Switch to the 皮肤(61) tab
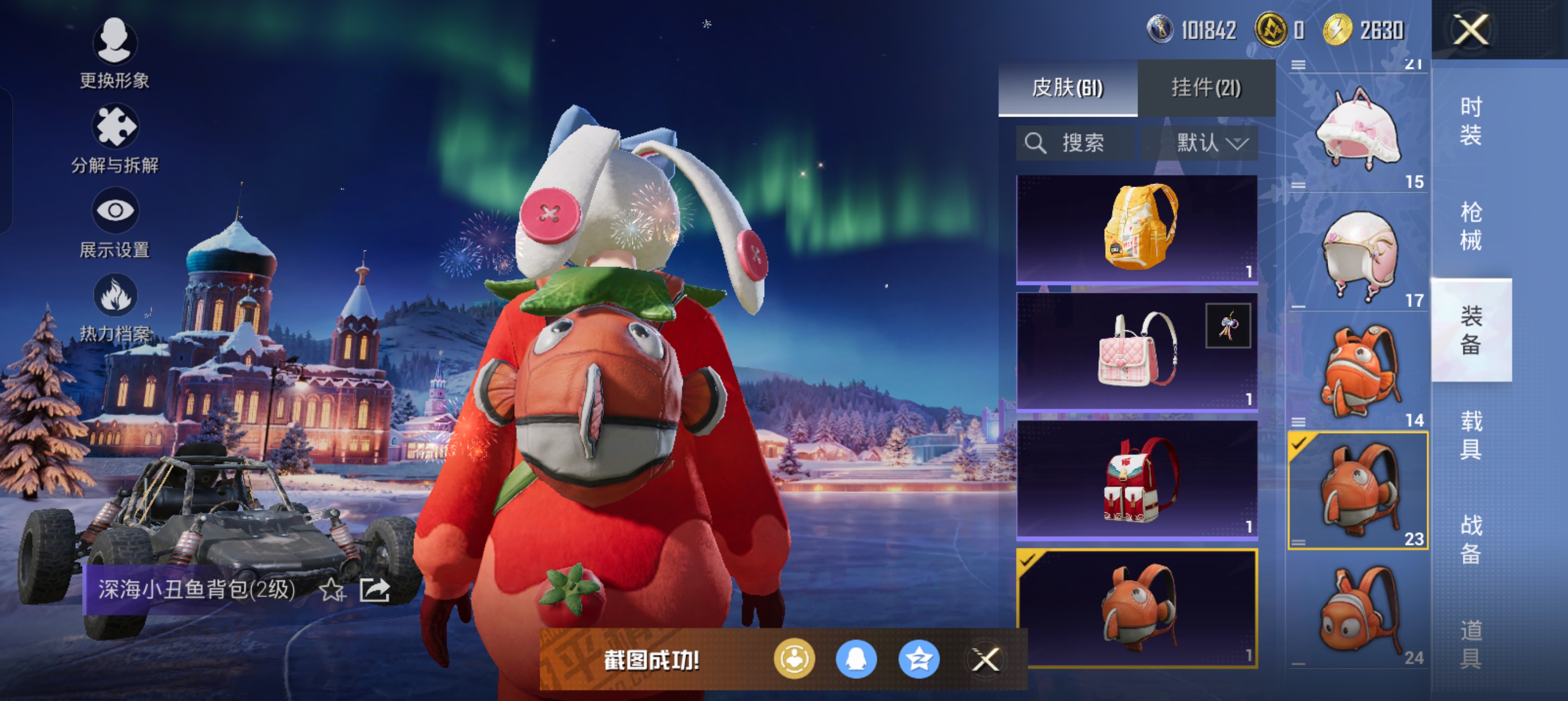The height and width of the screenshot is (701, 1568). [1067, 88]
